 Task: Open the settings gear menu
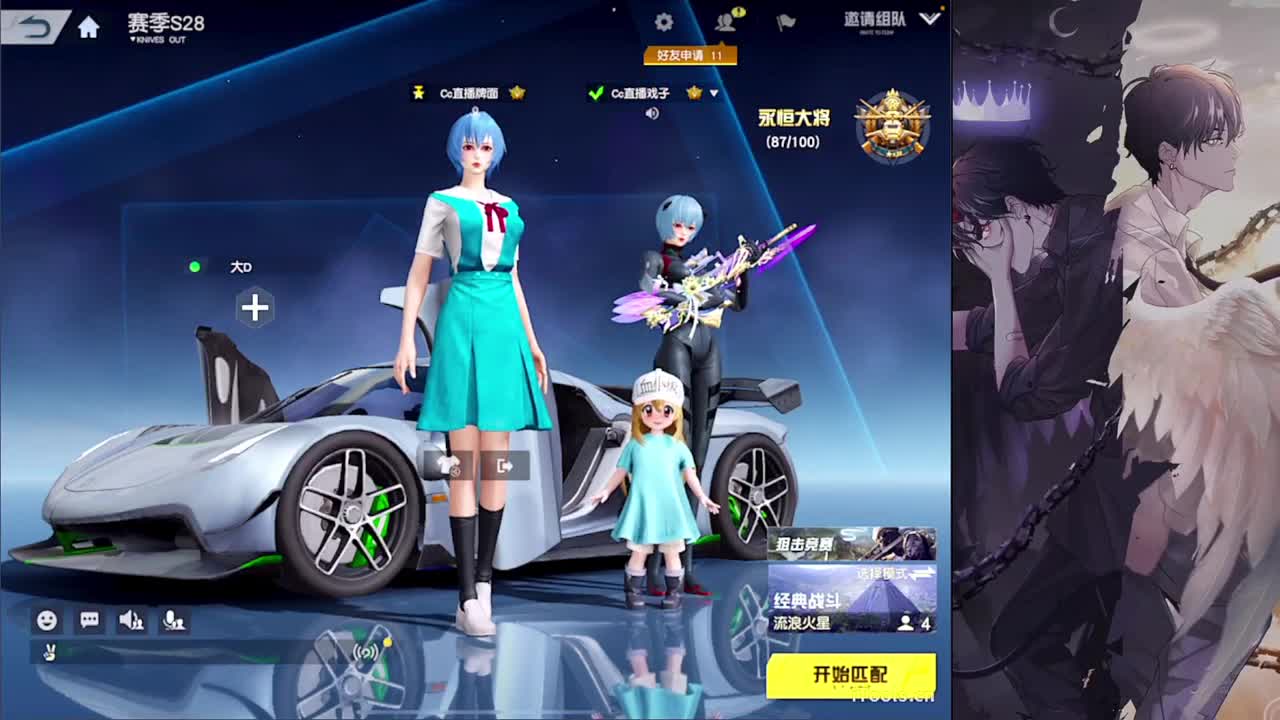(663, 20)
